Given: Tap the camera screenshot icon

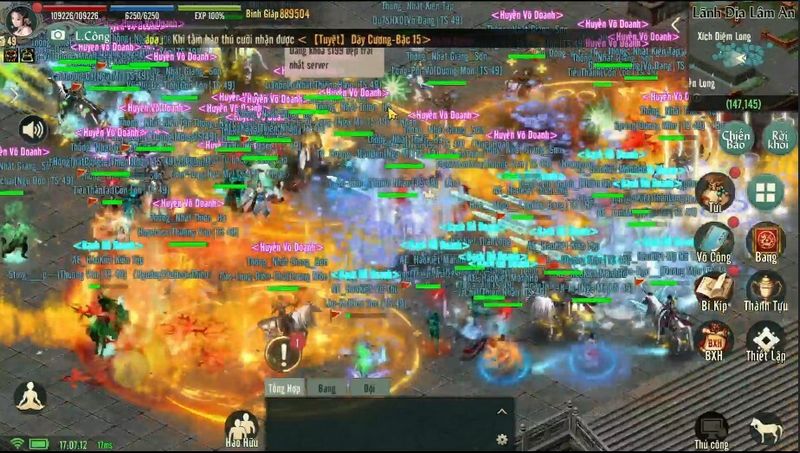Looking at the screenshot, I should [x=57, y=35].
